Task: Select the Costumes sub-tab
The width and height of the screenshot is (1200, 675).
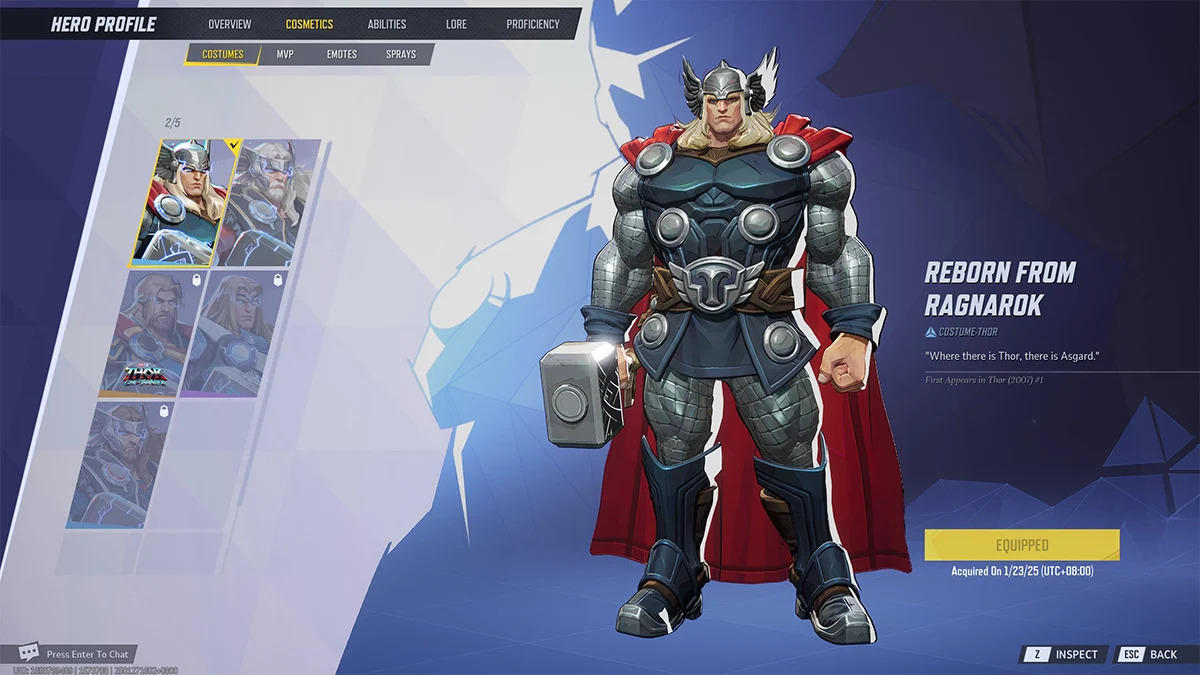Action: coord(222,54)
